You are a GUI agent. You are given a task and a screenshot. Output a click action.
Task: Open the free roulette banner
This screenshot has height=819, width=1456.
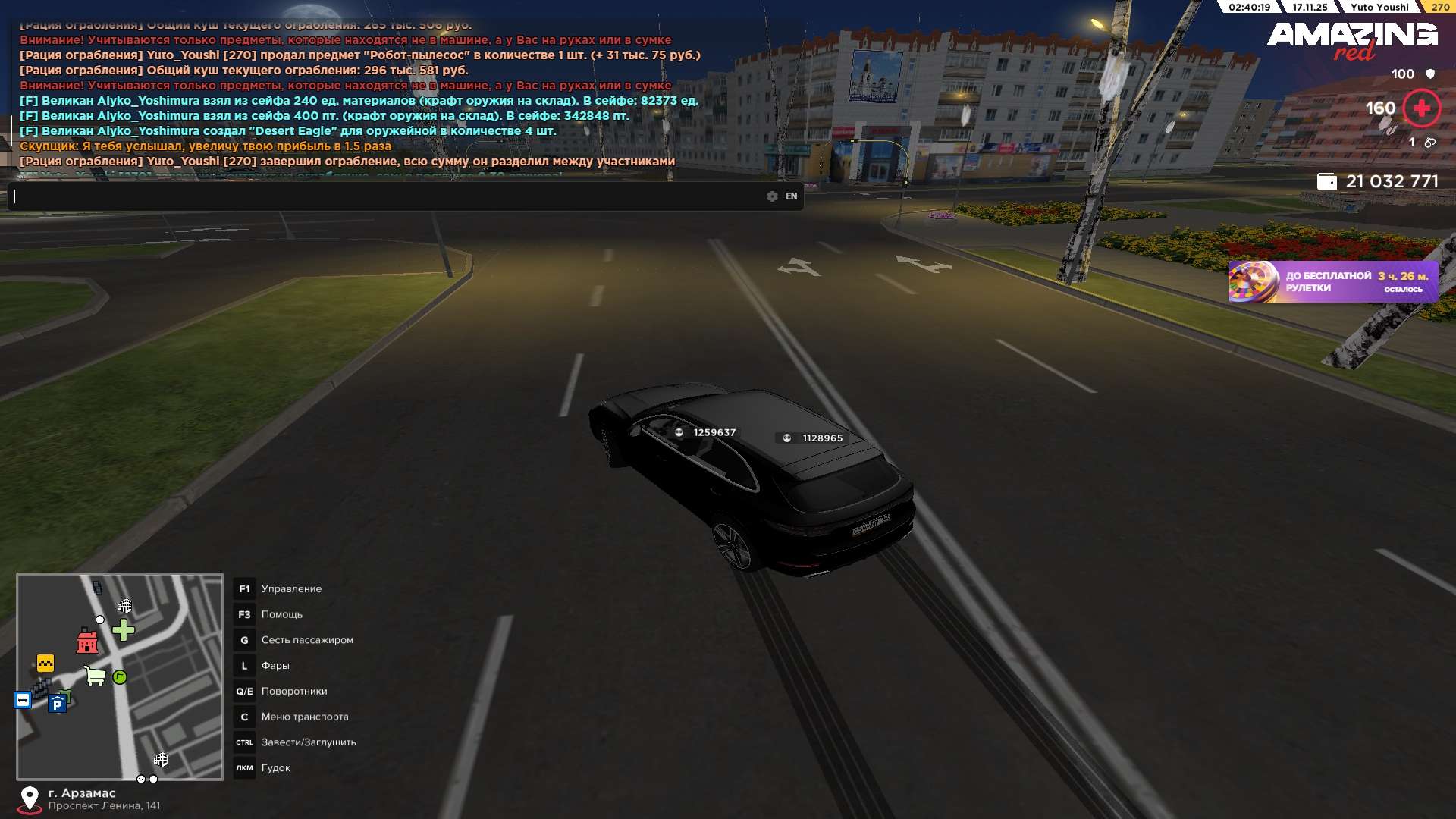pyautogui.click(x=1332, y=282)
